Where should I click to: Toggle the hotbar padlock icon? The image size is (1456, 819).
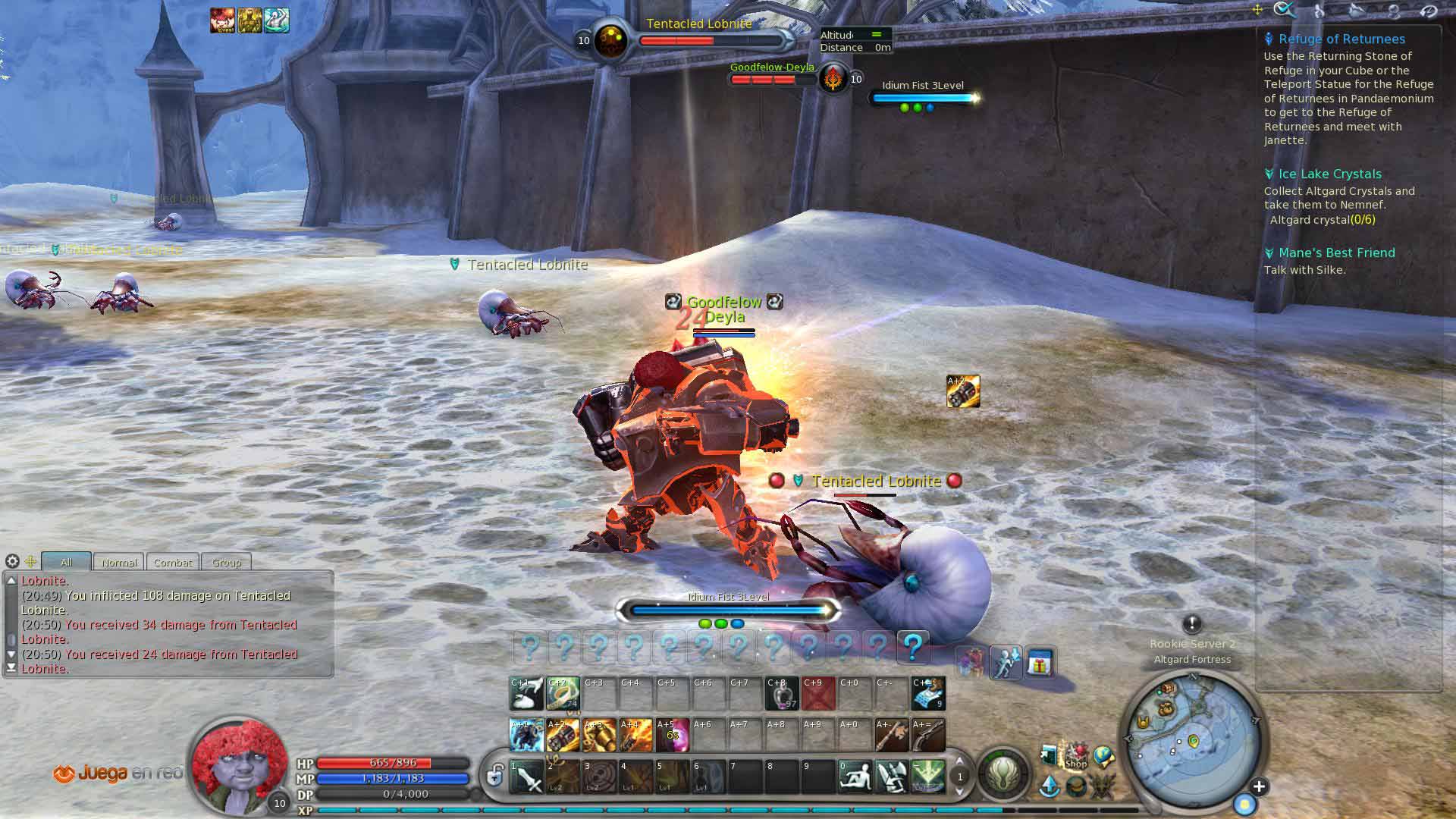[495, 775]
